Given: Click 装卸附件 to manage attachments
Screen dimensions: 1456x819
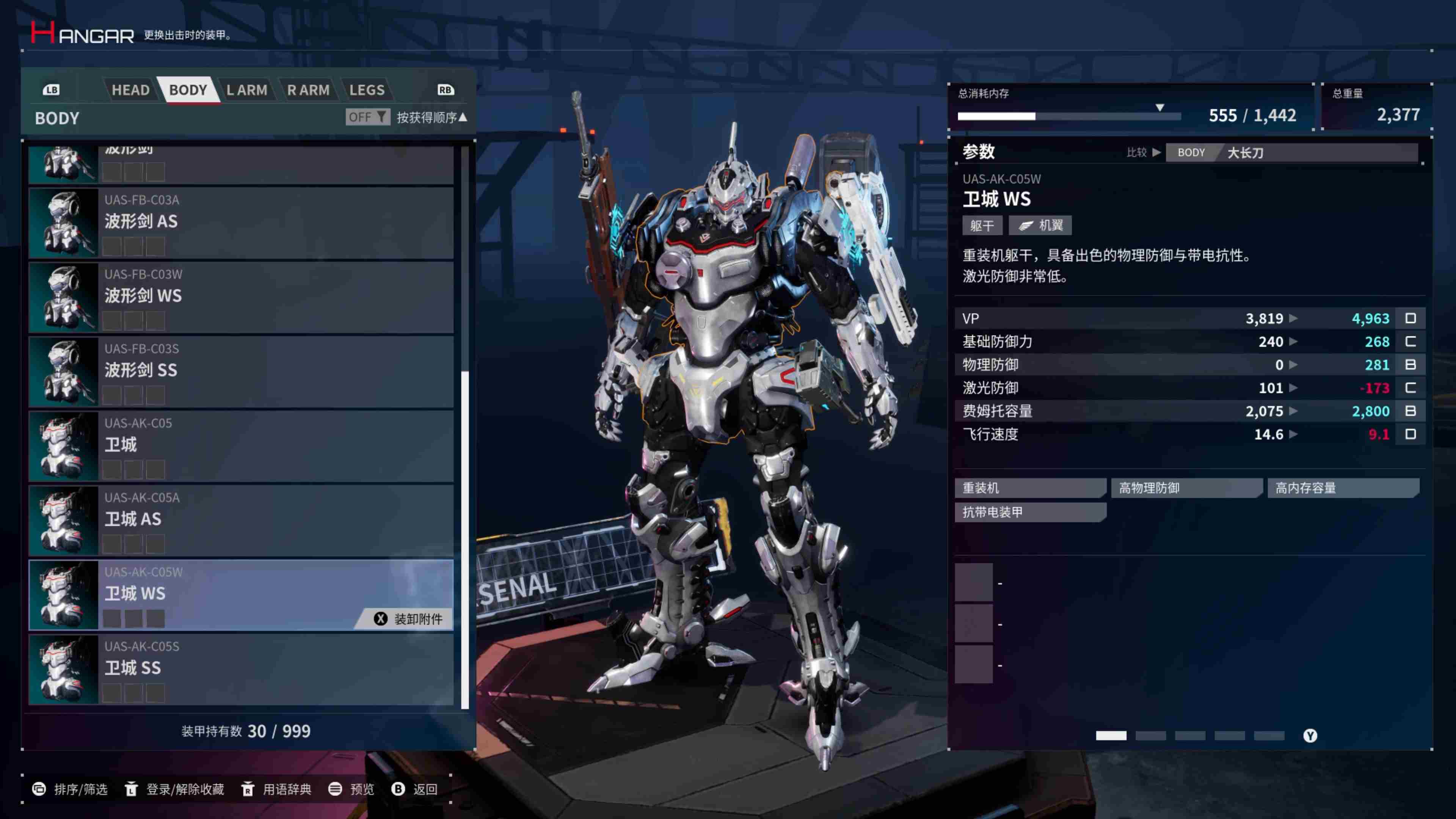Looking at the screenshot, I should tap(408, 619).
